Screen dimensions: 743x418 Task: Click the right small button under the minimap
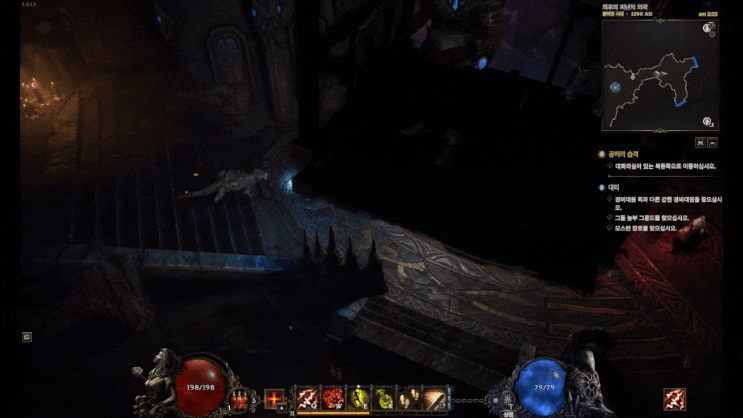[713, 142]
